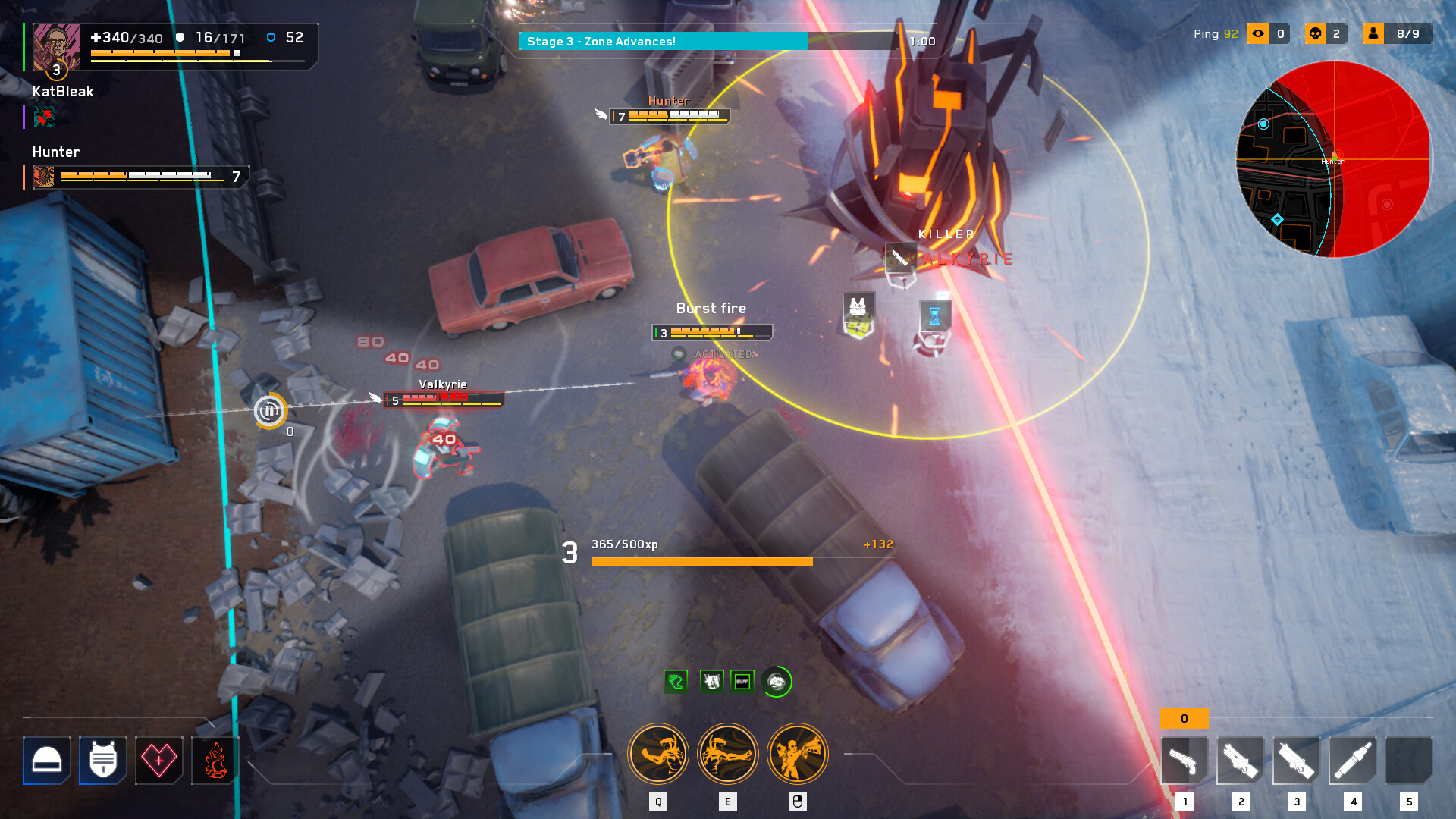This screenshot has width=1456, height=819.
Task: Click the Q melee ability icon
Action: [657, 753]
